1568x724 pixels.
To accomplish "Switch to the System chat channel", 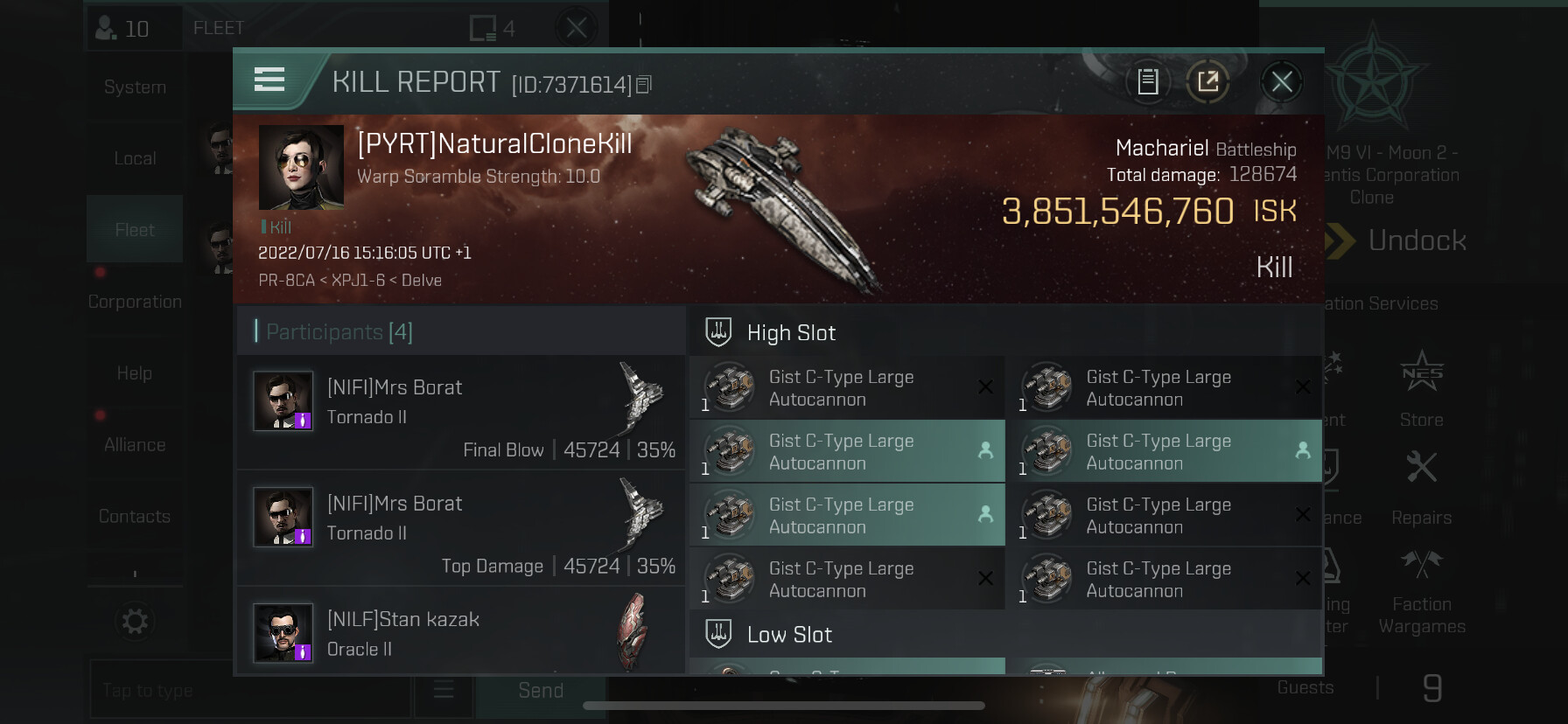I will (135, 87).
